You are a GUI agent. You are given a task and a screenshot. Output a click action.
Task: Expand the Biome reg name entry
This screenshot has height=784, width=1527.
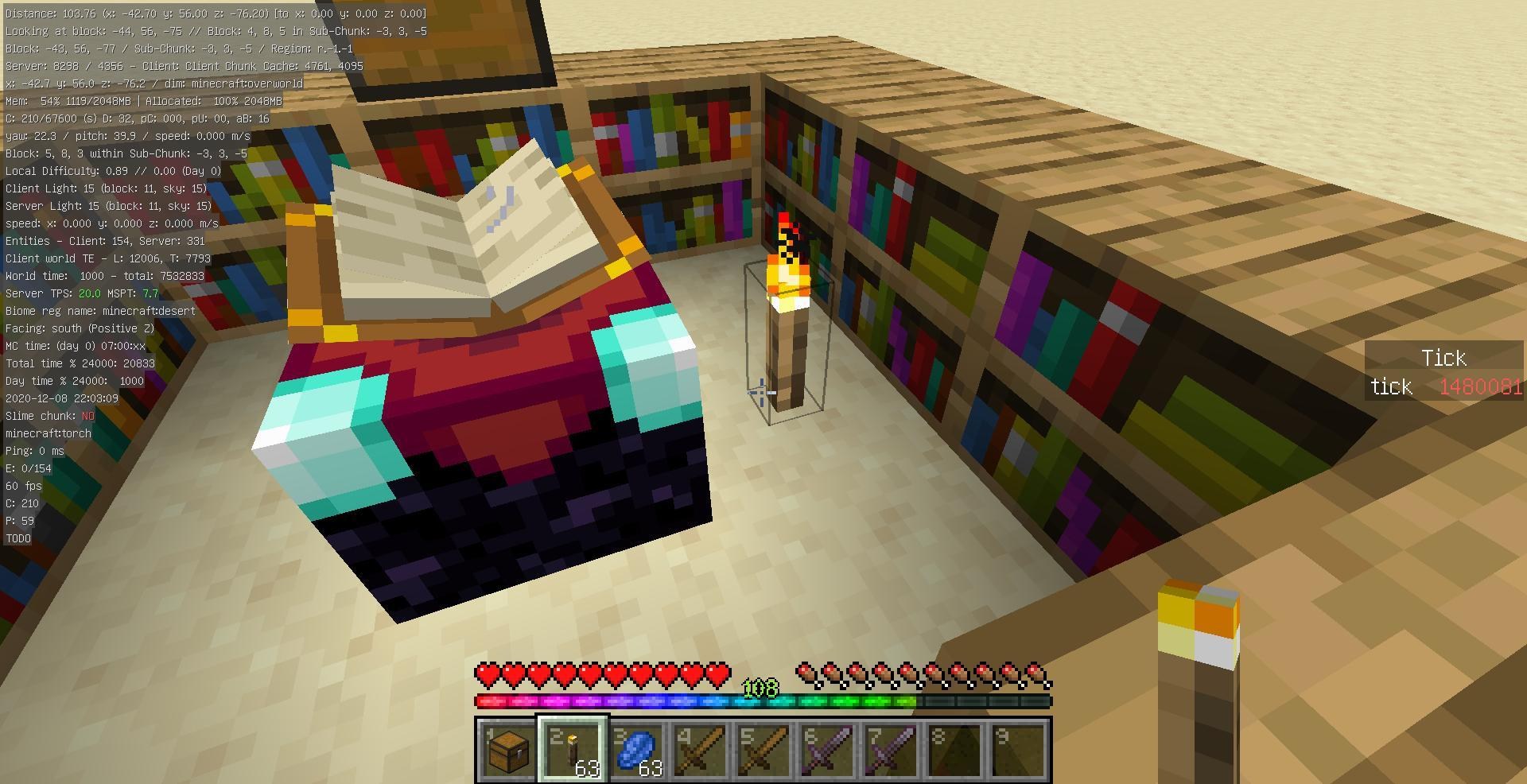tap(99, 311)
